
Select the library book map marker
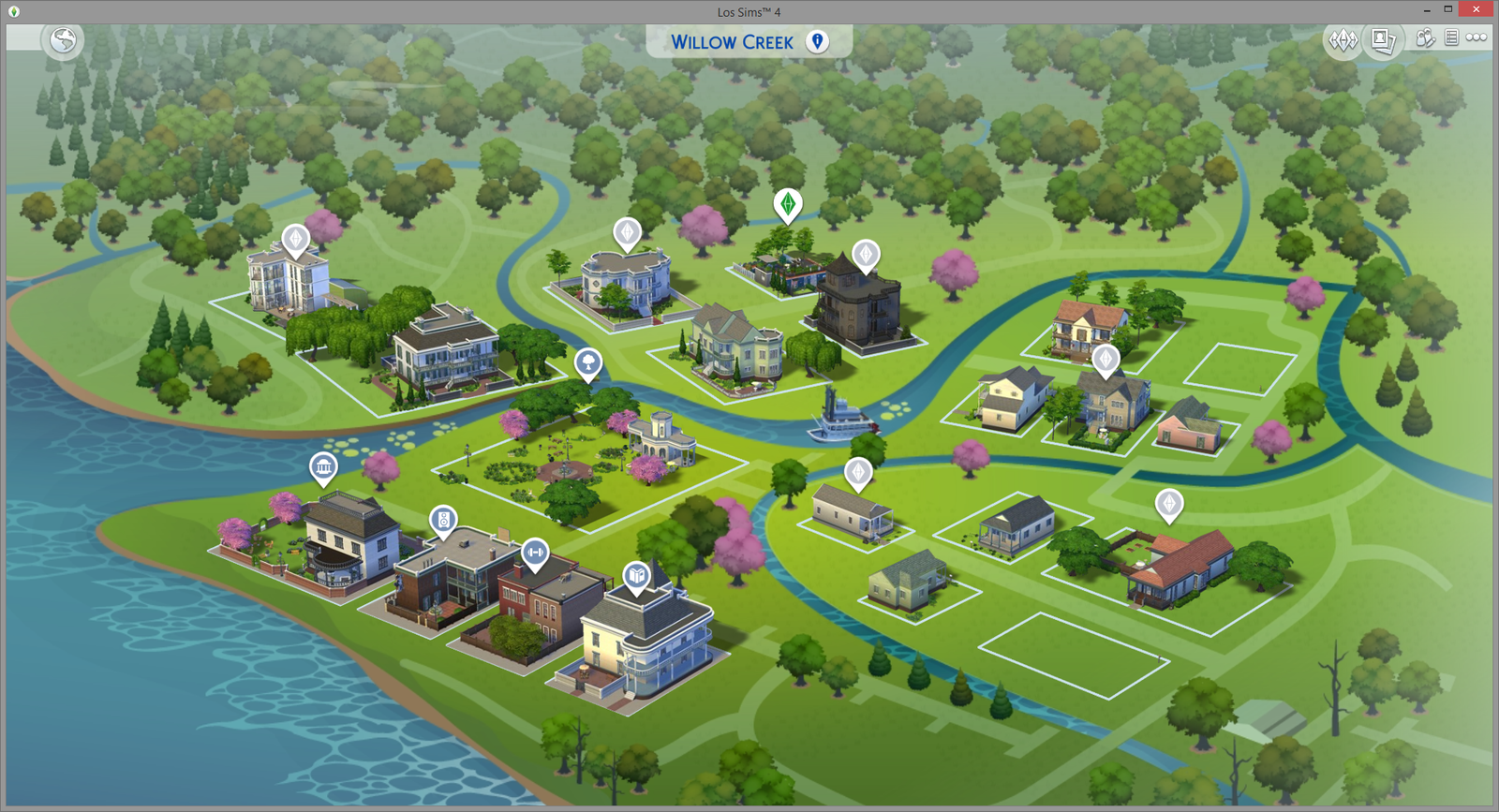click(x=637, y=575)
